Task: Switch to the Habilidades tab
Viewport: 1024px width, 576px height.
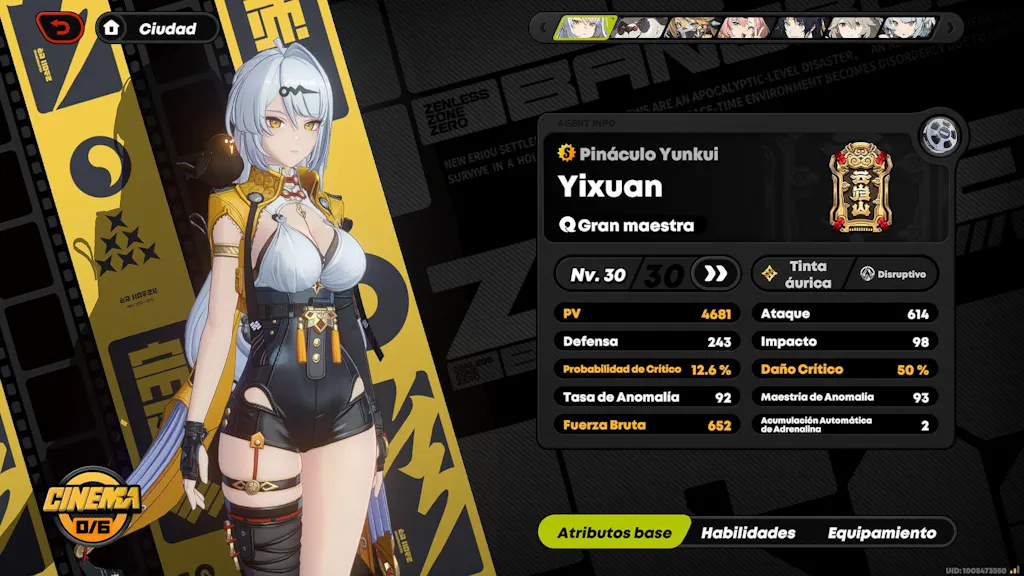Action: click(748, 533)
